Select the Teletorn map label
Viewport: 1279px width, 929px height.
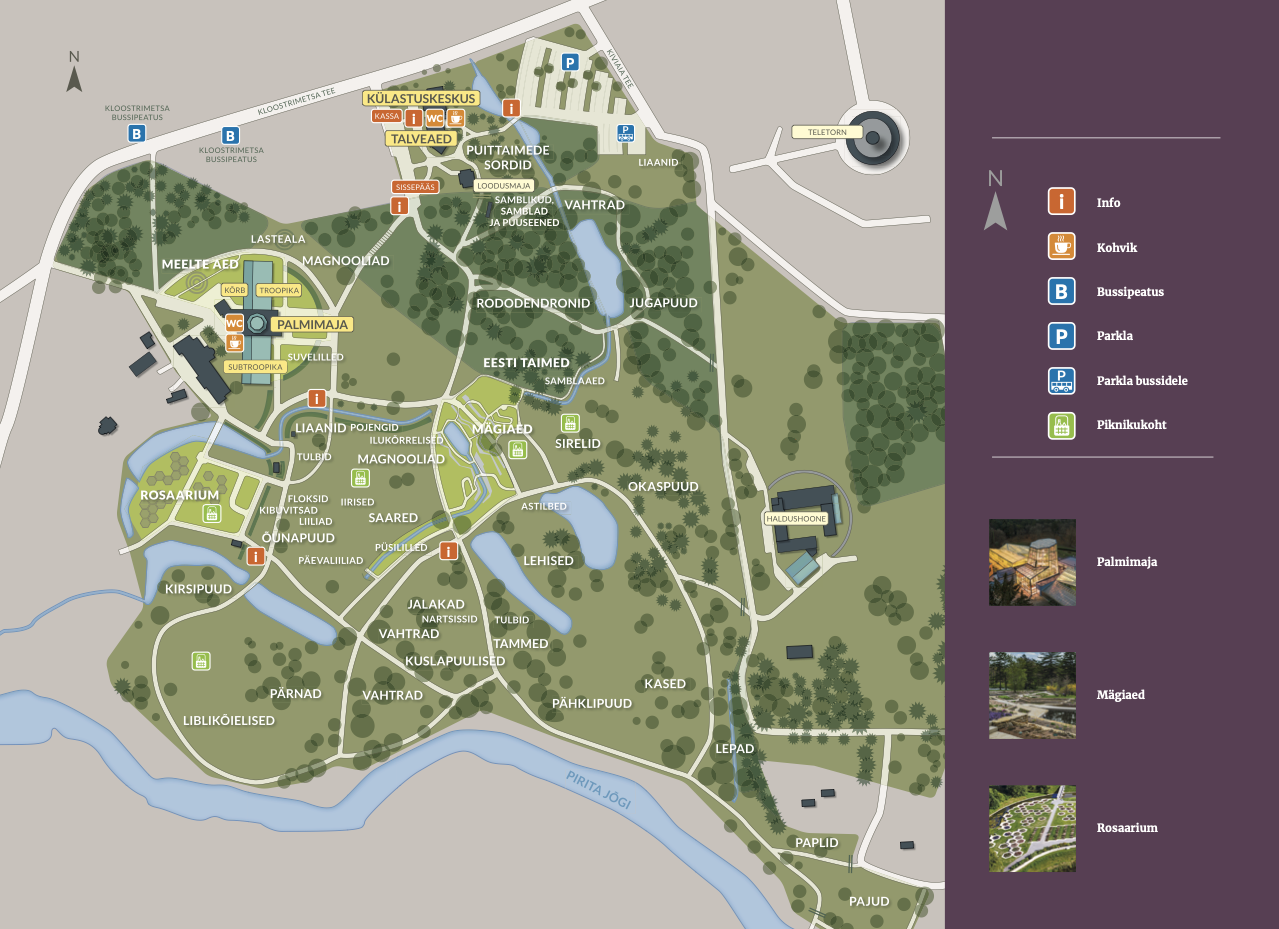826,131
